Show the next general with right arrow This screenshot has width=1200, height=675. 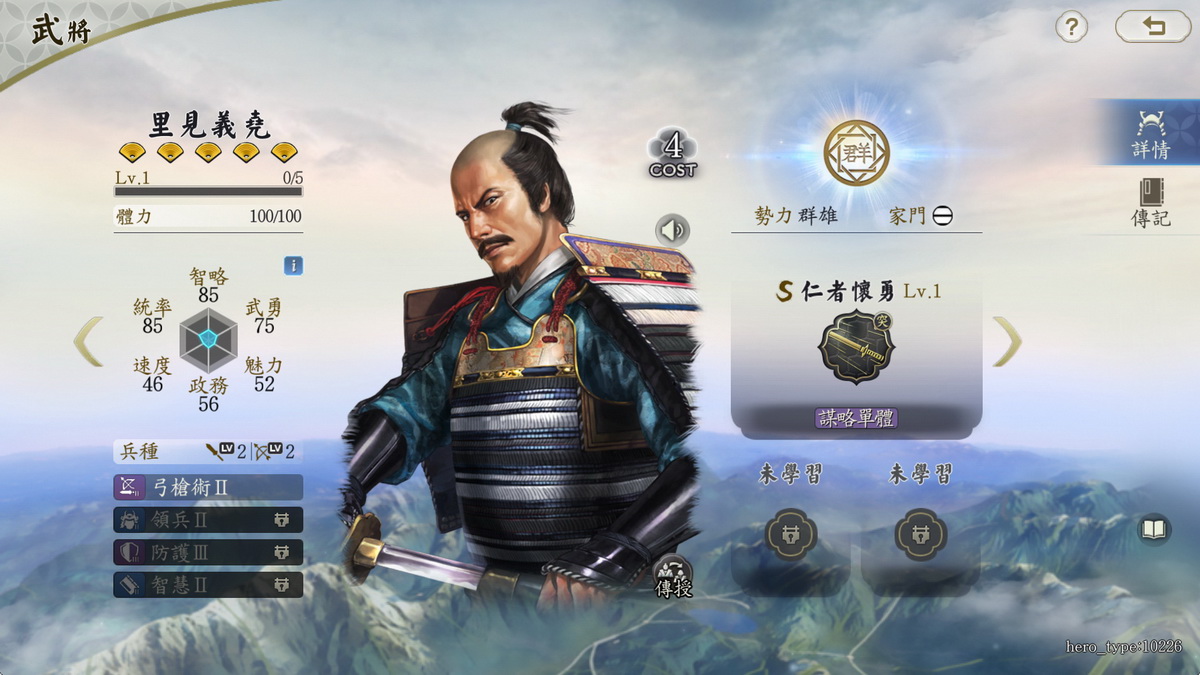coord(1007,341)
